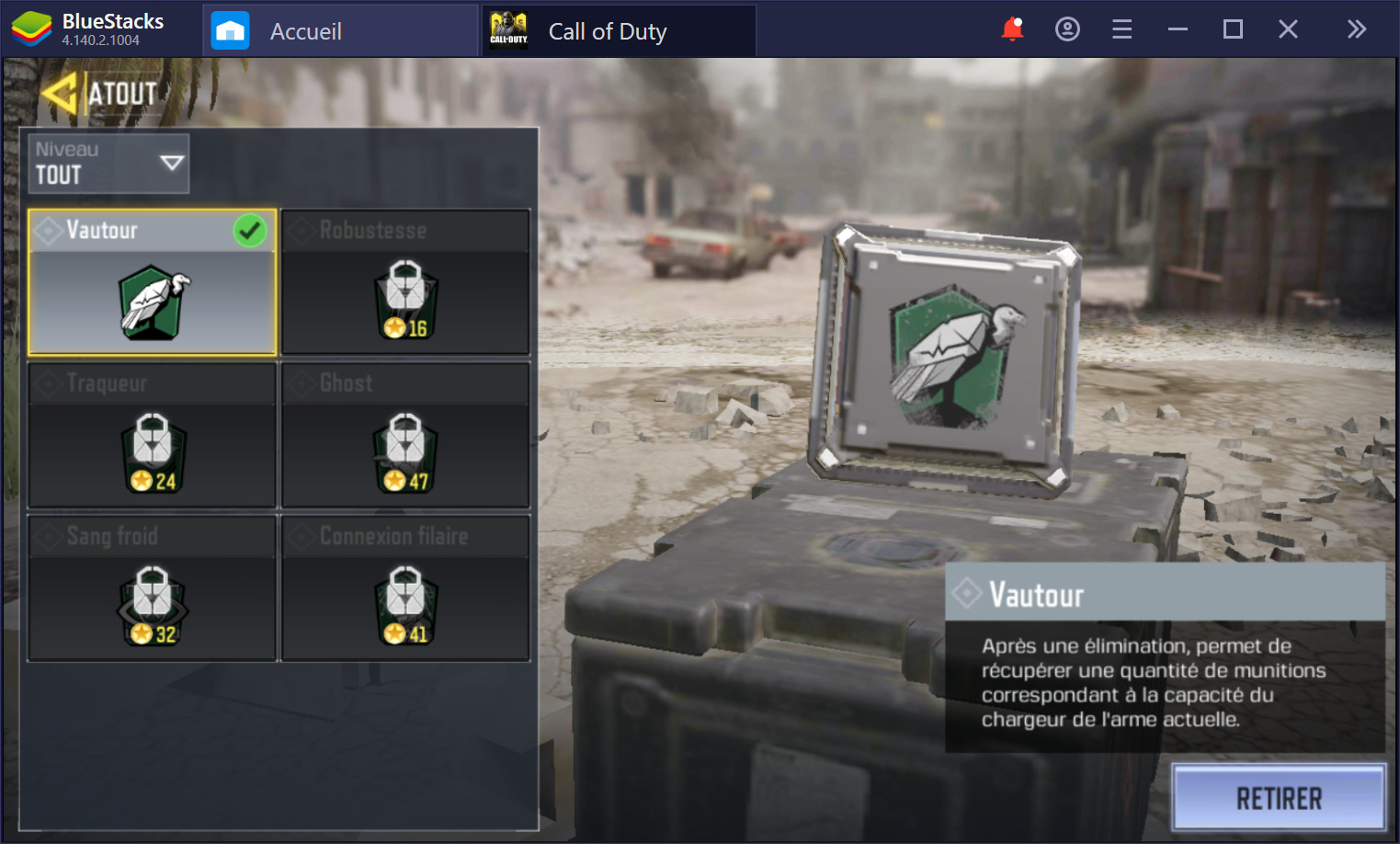The image size is (1400, 844).
Task: Select the Connexion filaire perk icon
Action: click(404, 604)
